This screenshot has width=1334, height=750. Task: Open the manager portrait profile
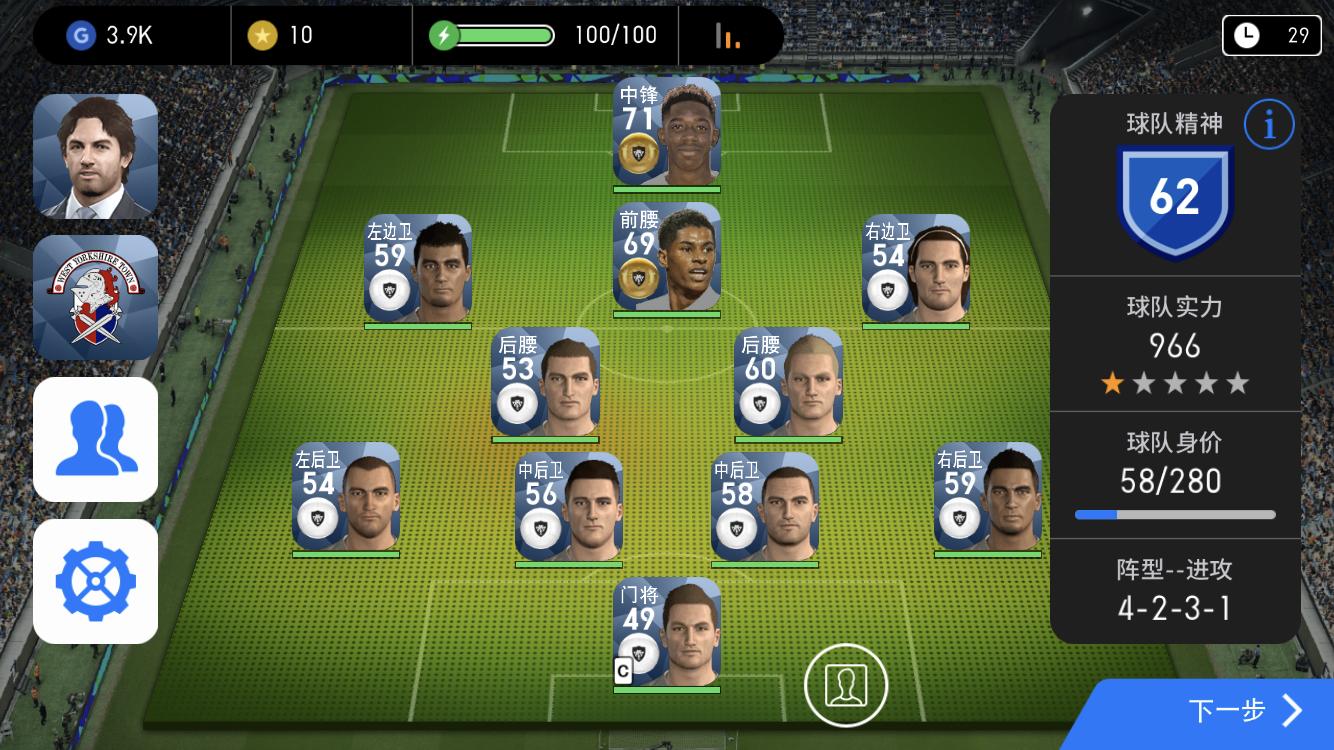[x=96, y=156]
